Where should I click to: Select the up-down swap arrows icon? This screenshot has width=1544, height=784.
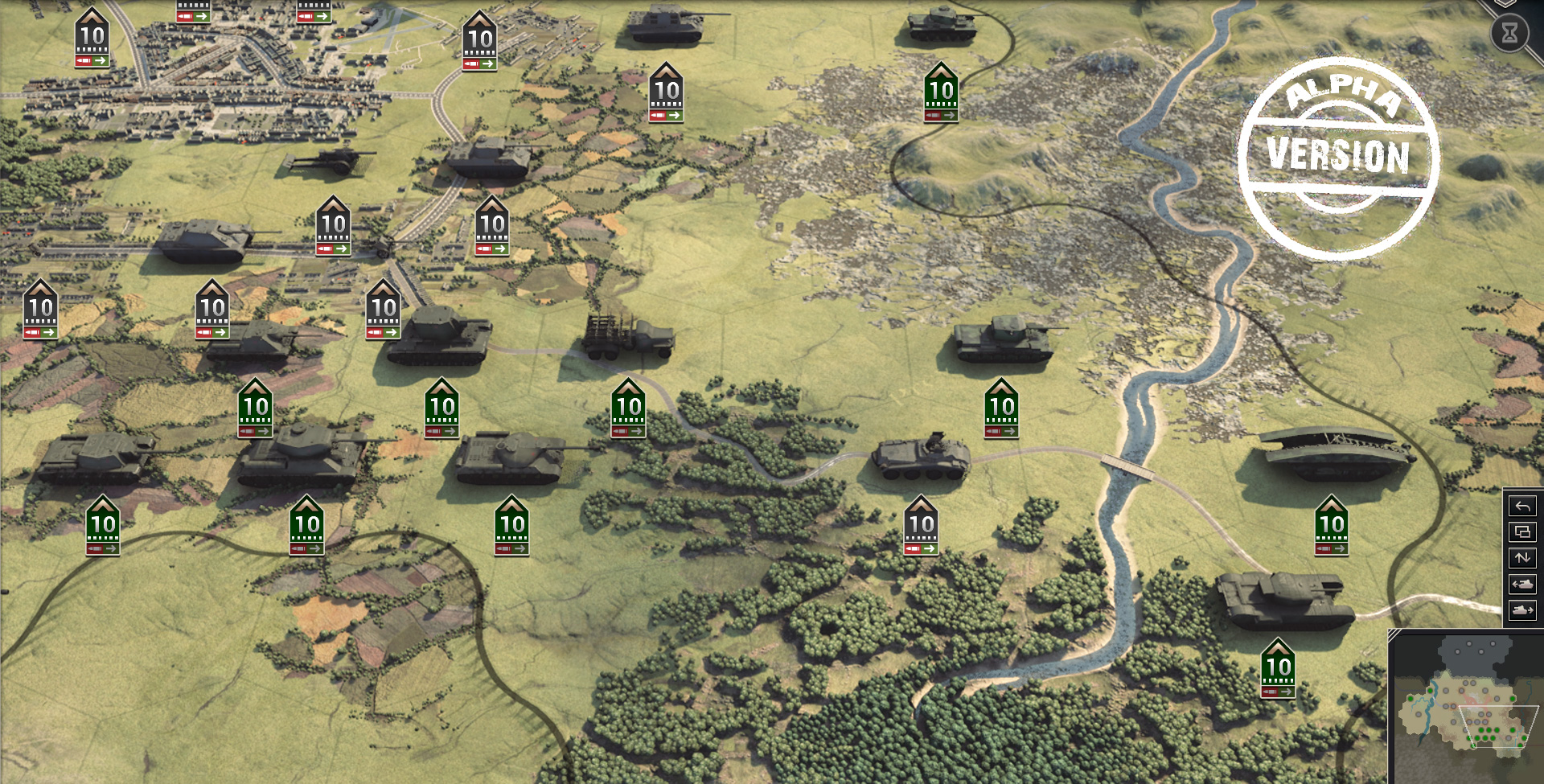(x=1522, y=558)
